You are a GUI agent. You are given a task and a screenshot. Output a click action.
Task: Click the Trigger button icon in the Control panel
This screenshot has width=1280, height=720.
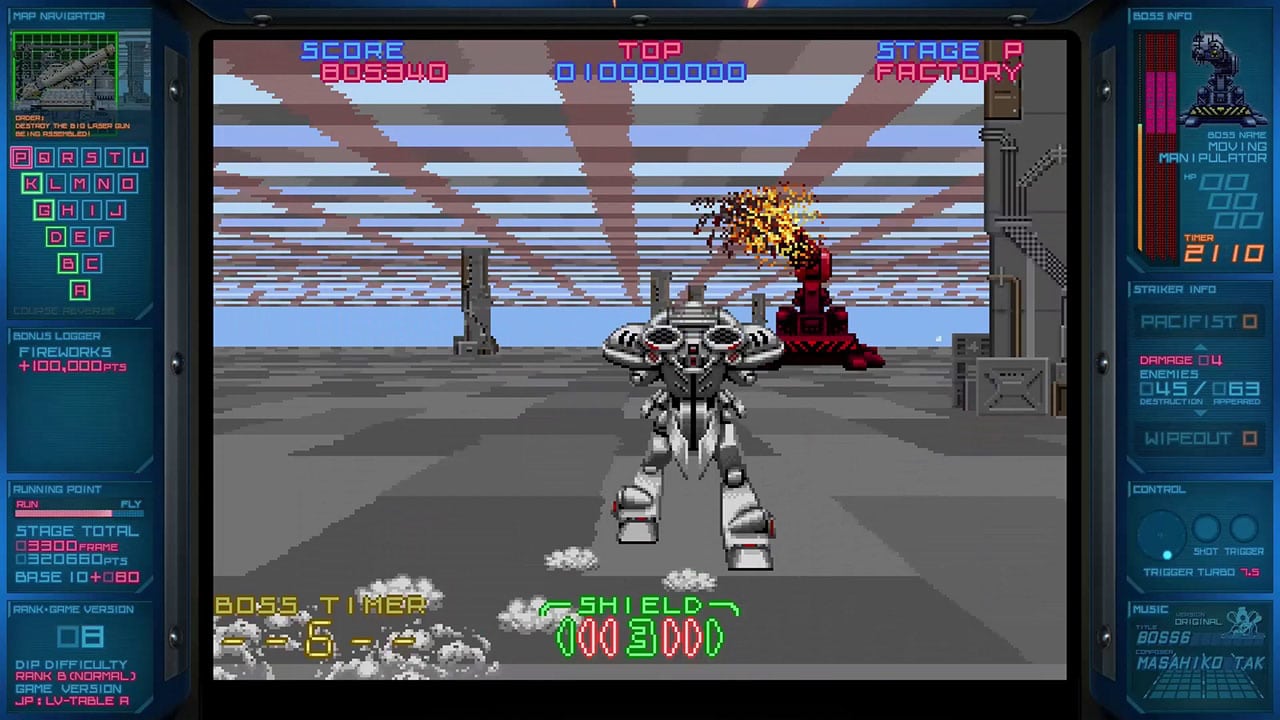click(1243, 530)
